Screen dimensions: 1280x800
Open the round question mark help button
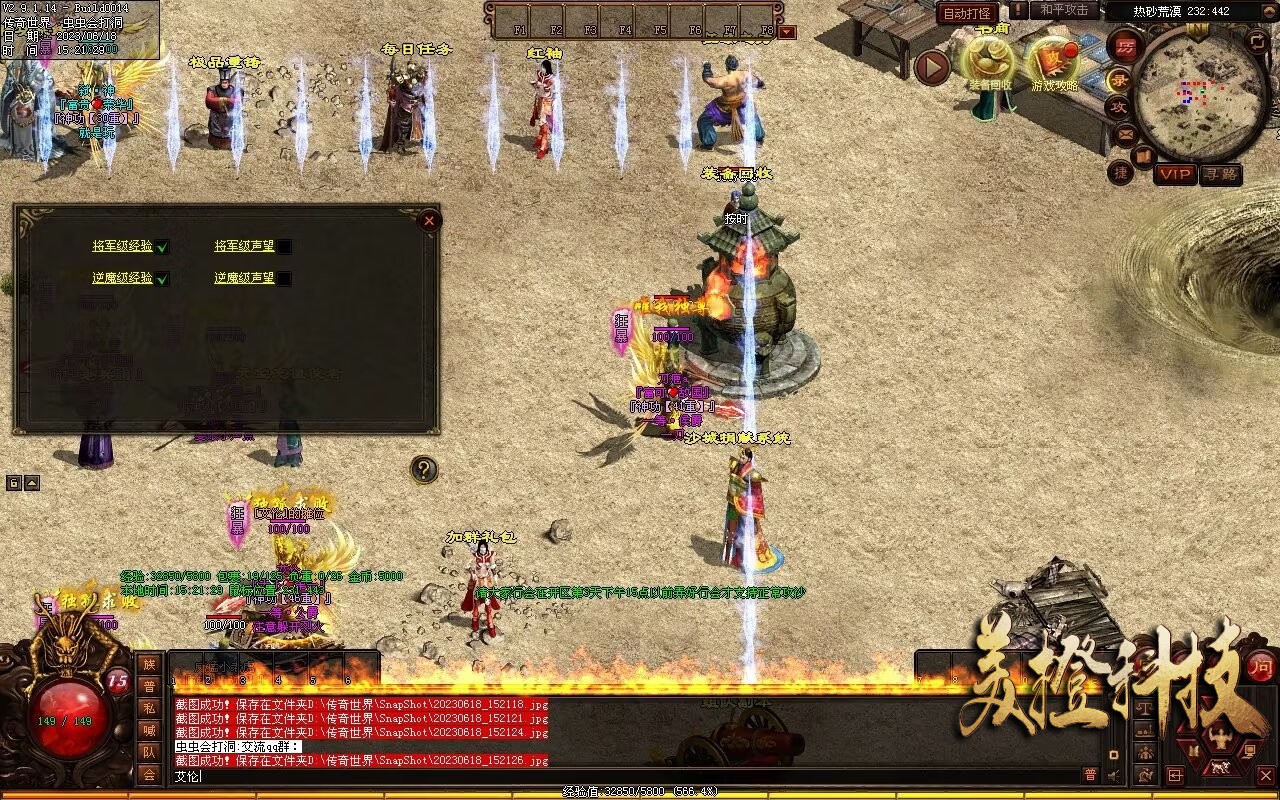tap(424, 470)
